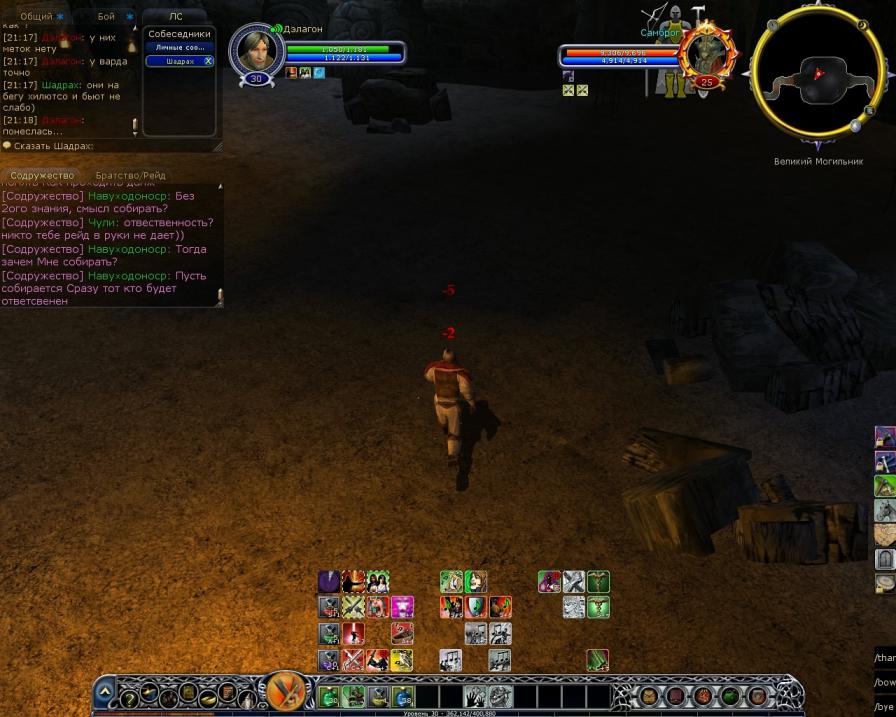Select the Личные сообщения entry
This screenshot has height=717, width=896.
180,47
